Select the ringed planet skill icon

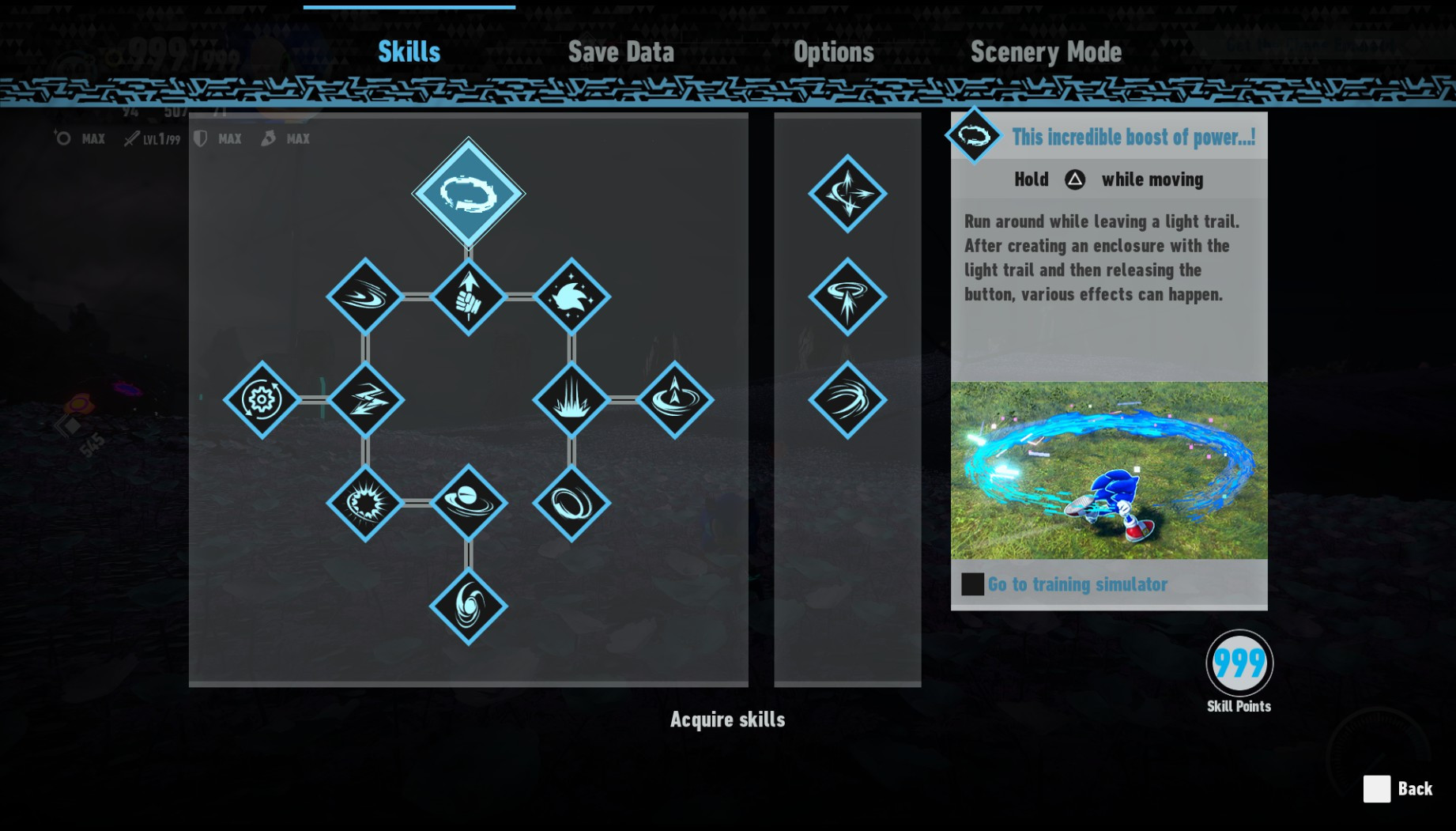click(468, 504)
